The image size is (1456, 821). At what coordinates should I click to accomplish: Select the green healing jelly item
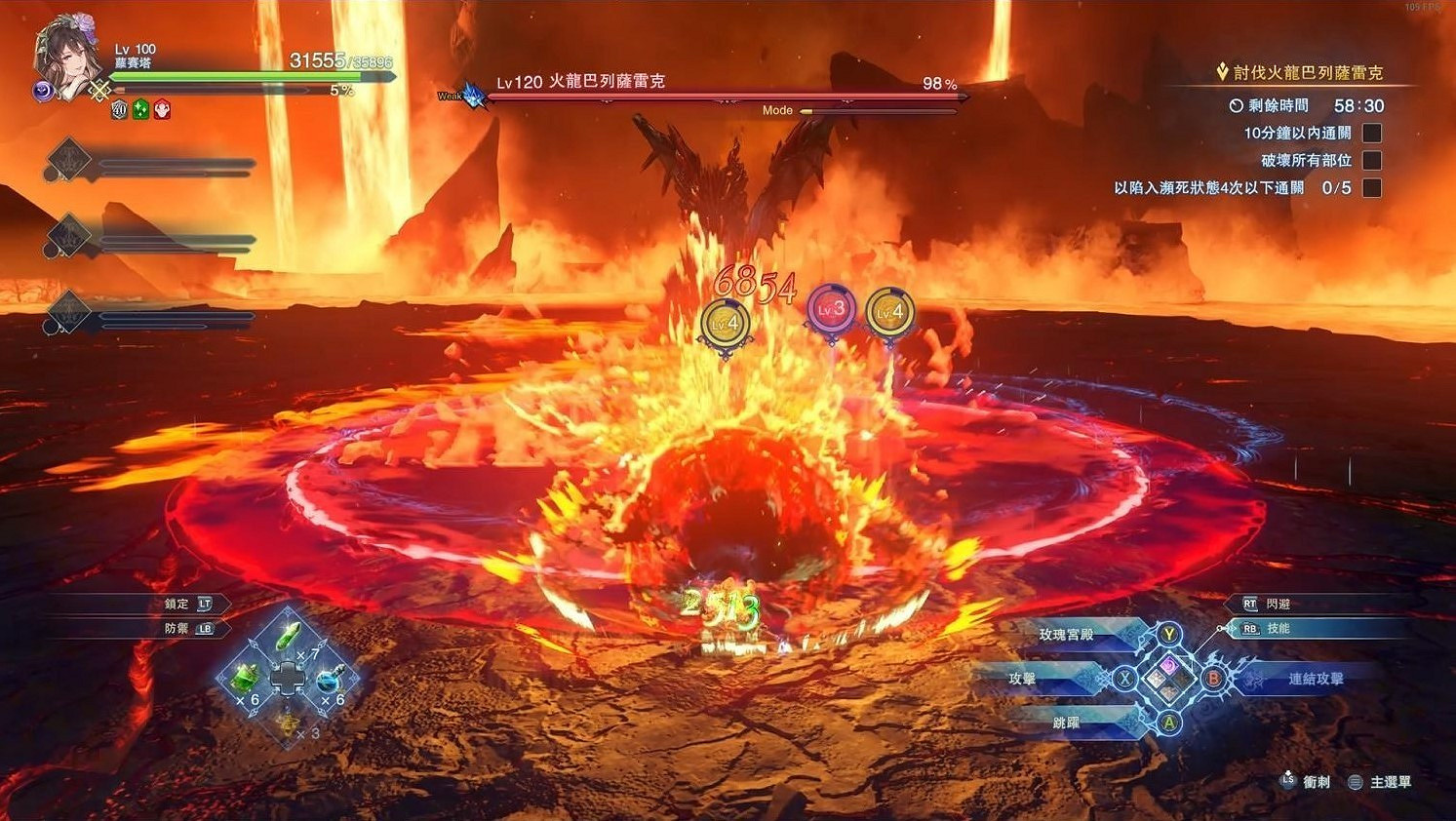point(247,680)
